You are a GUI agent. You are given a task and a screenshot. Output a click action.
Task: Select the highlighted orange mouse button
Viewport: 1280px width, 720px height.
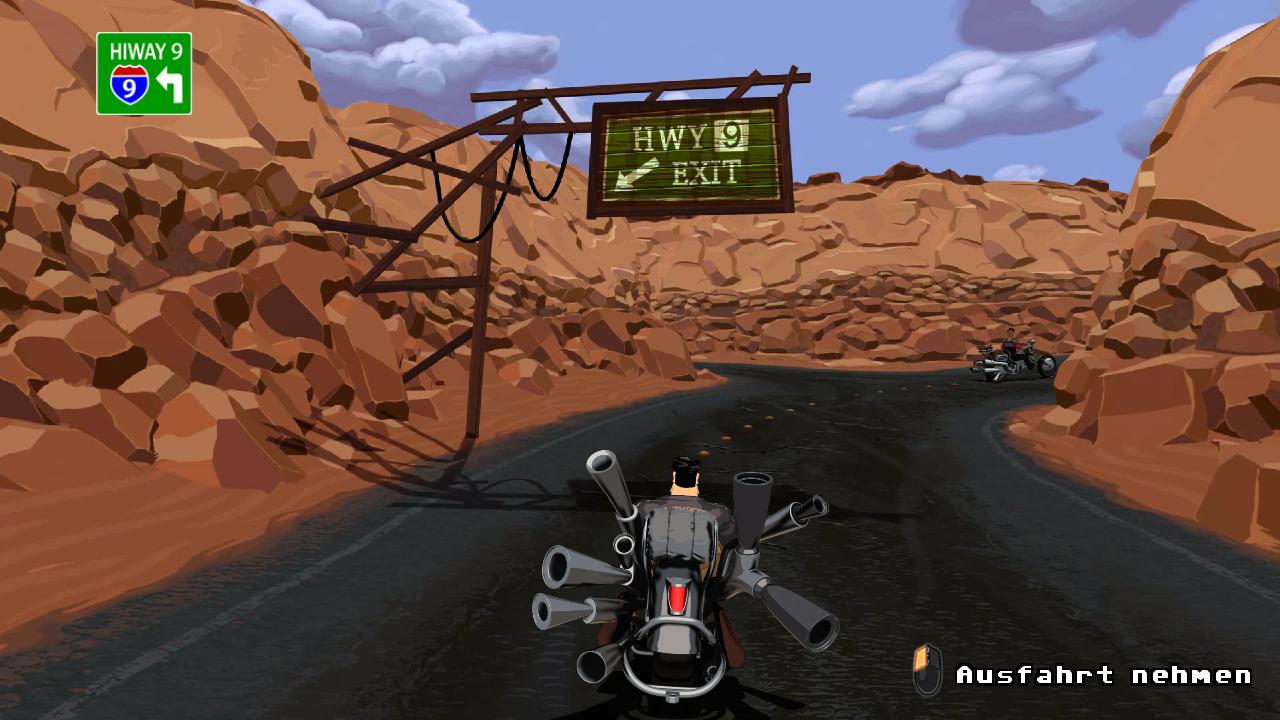(x=922, y=657)
